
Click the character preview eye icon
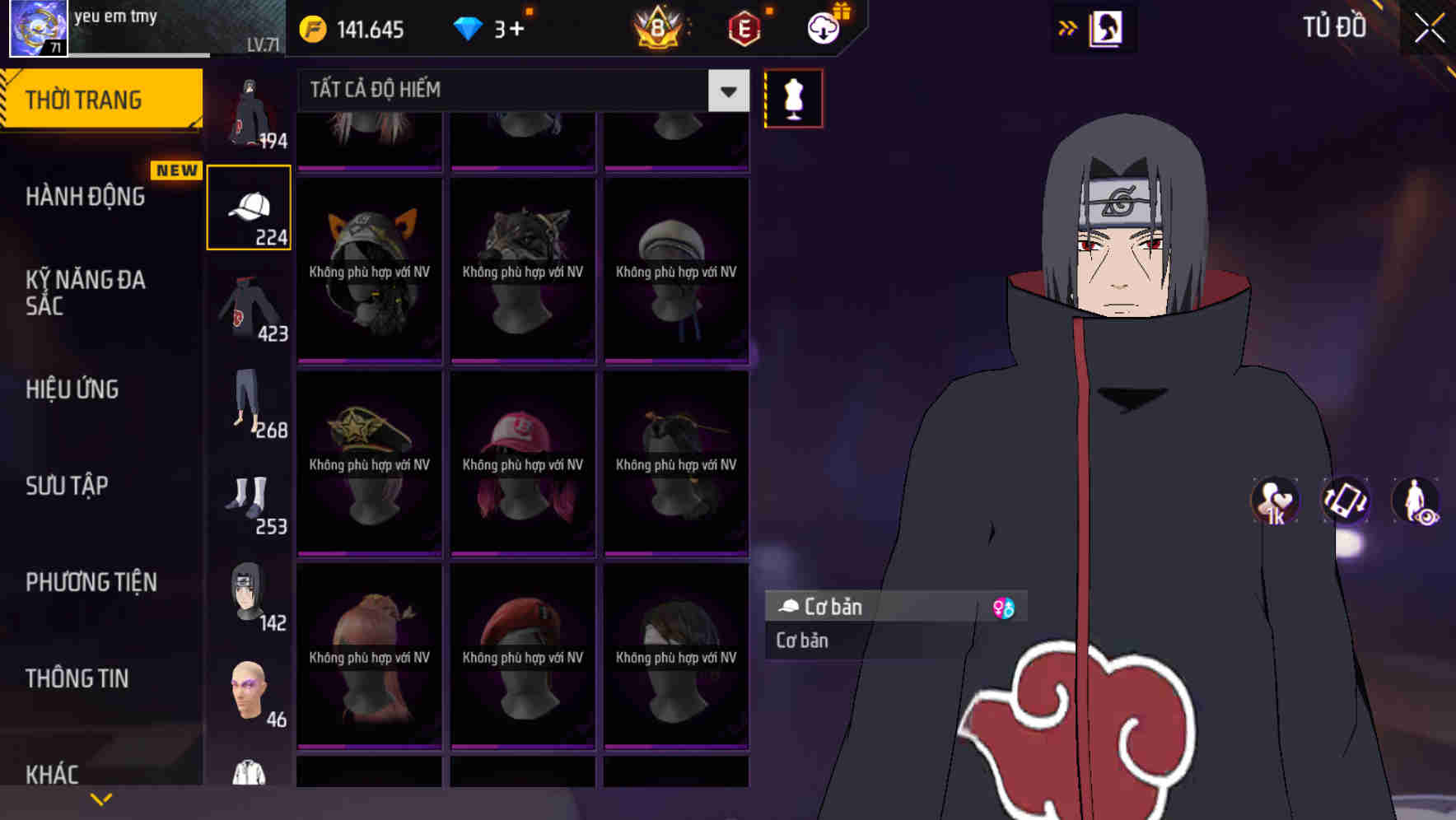pos(1415,502)
